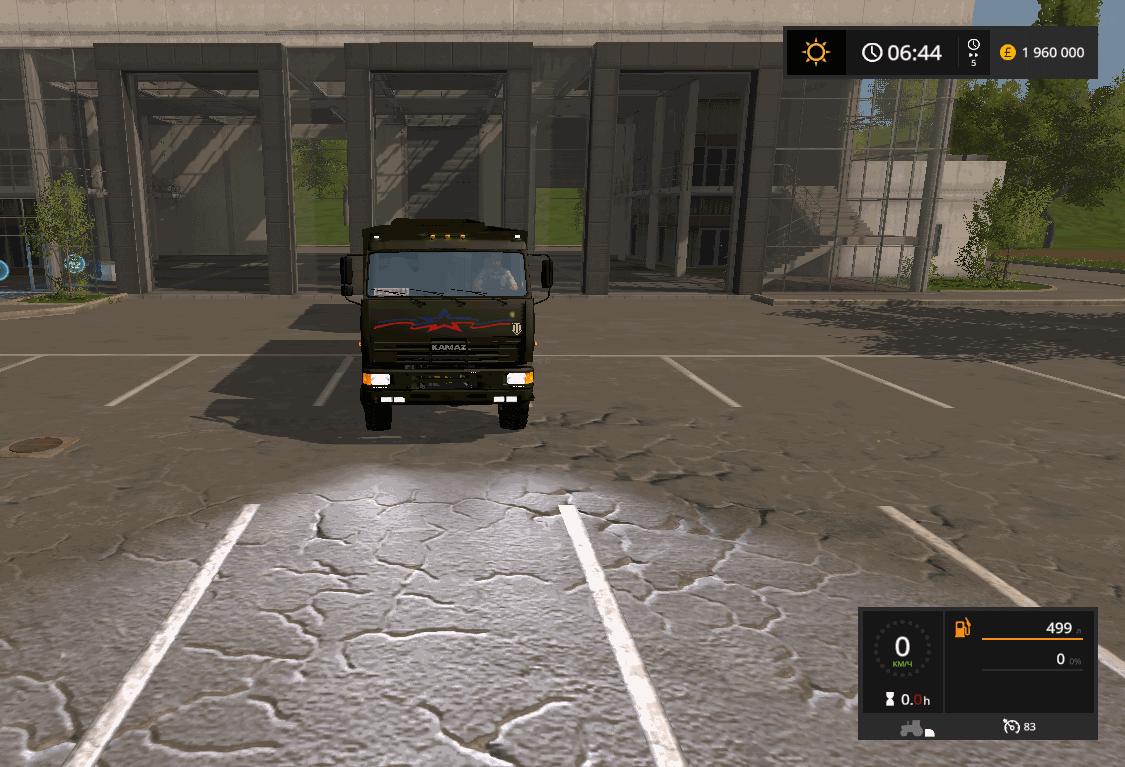The image size is (1125, 767).
Task: Toggle the cruise control speed icon
Action: [1011, 727]
